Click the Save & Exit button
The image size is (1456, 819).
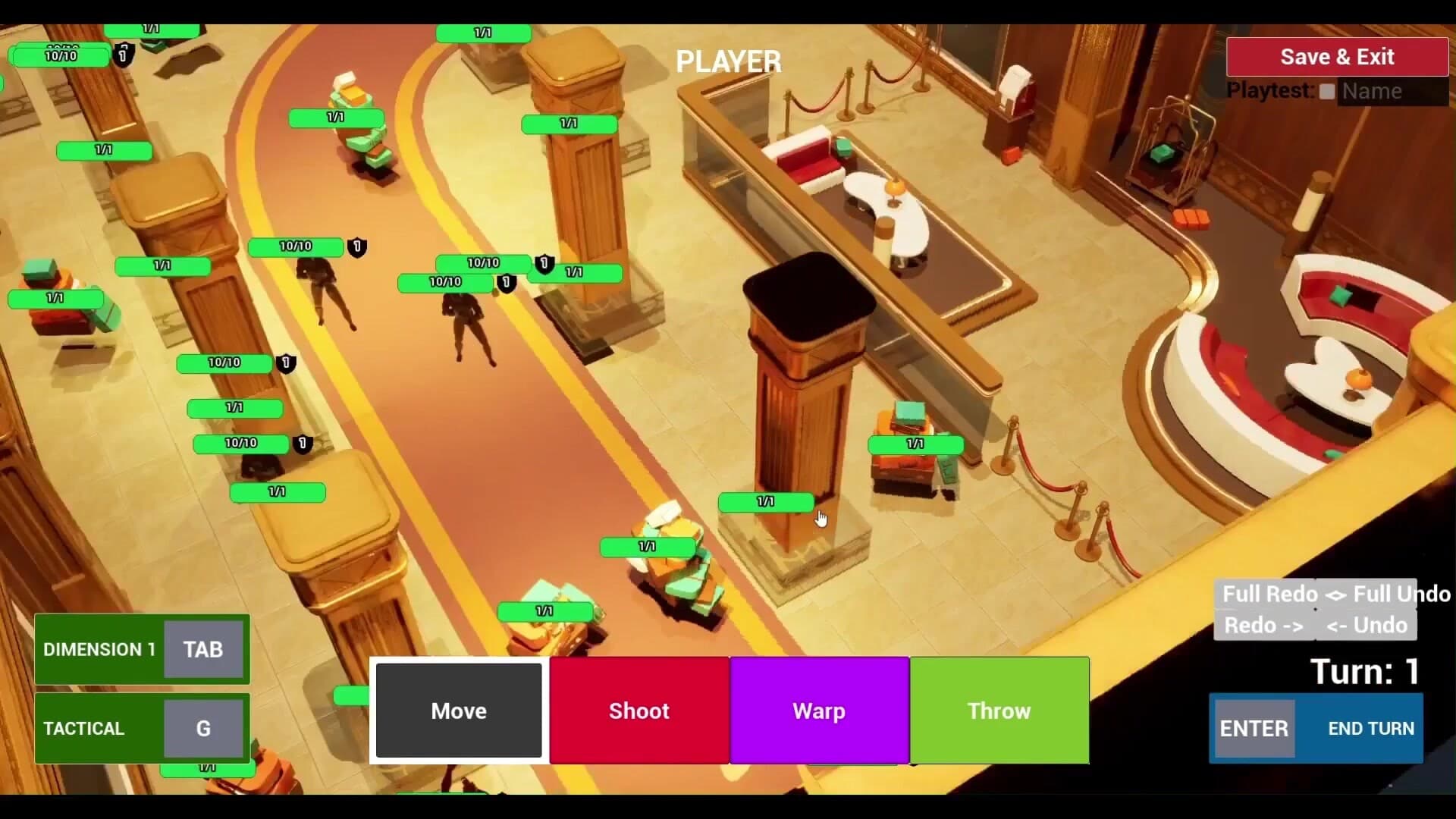point(1337,56)
